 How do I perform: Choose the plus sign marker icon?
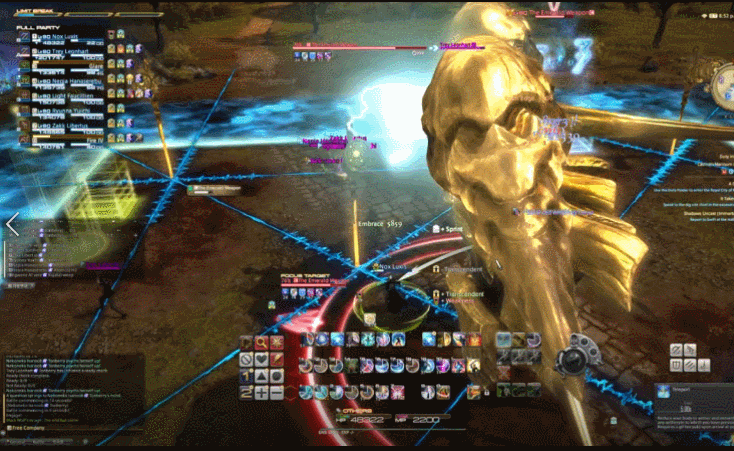point(260,393)
